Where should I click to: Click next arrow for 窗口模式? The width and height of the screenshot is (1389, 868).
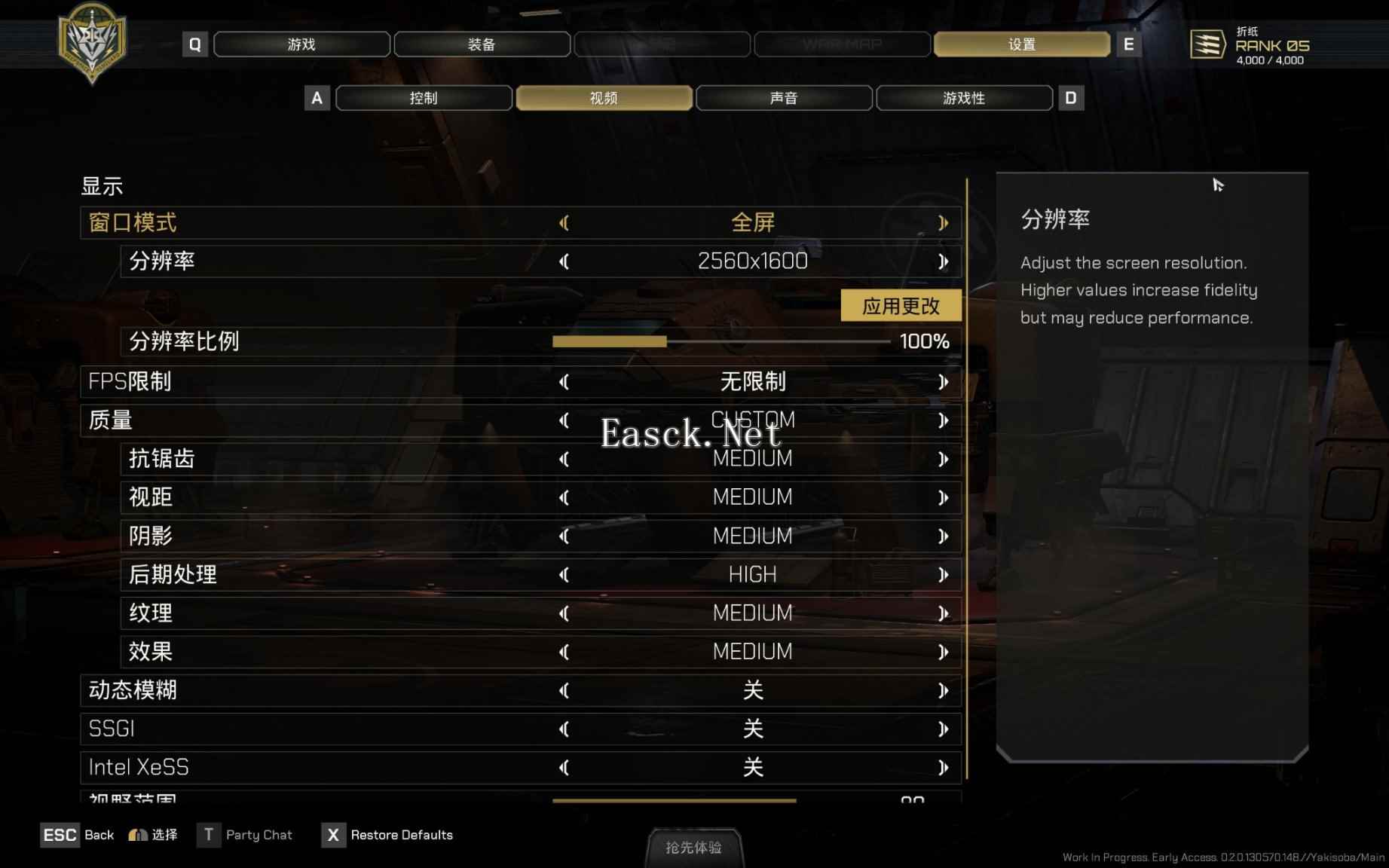click(x=943, y=223)
